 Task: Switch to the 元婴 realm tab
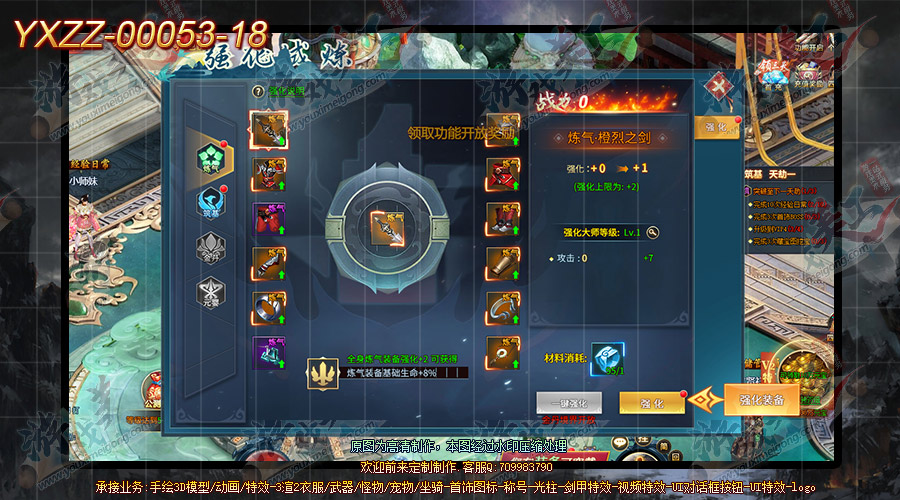(x=210, y=292)
